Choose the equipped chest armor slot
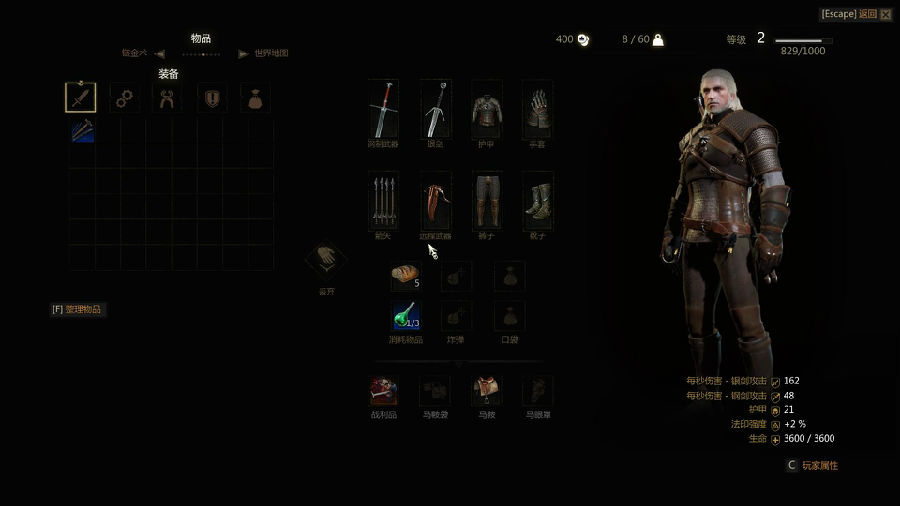This screenshot has height=506, width=900. tap(486, 109)
